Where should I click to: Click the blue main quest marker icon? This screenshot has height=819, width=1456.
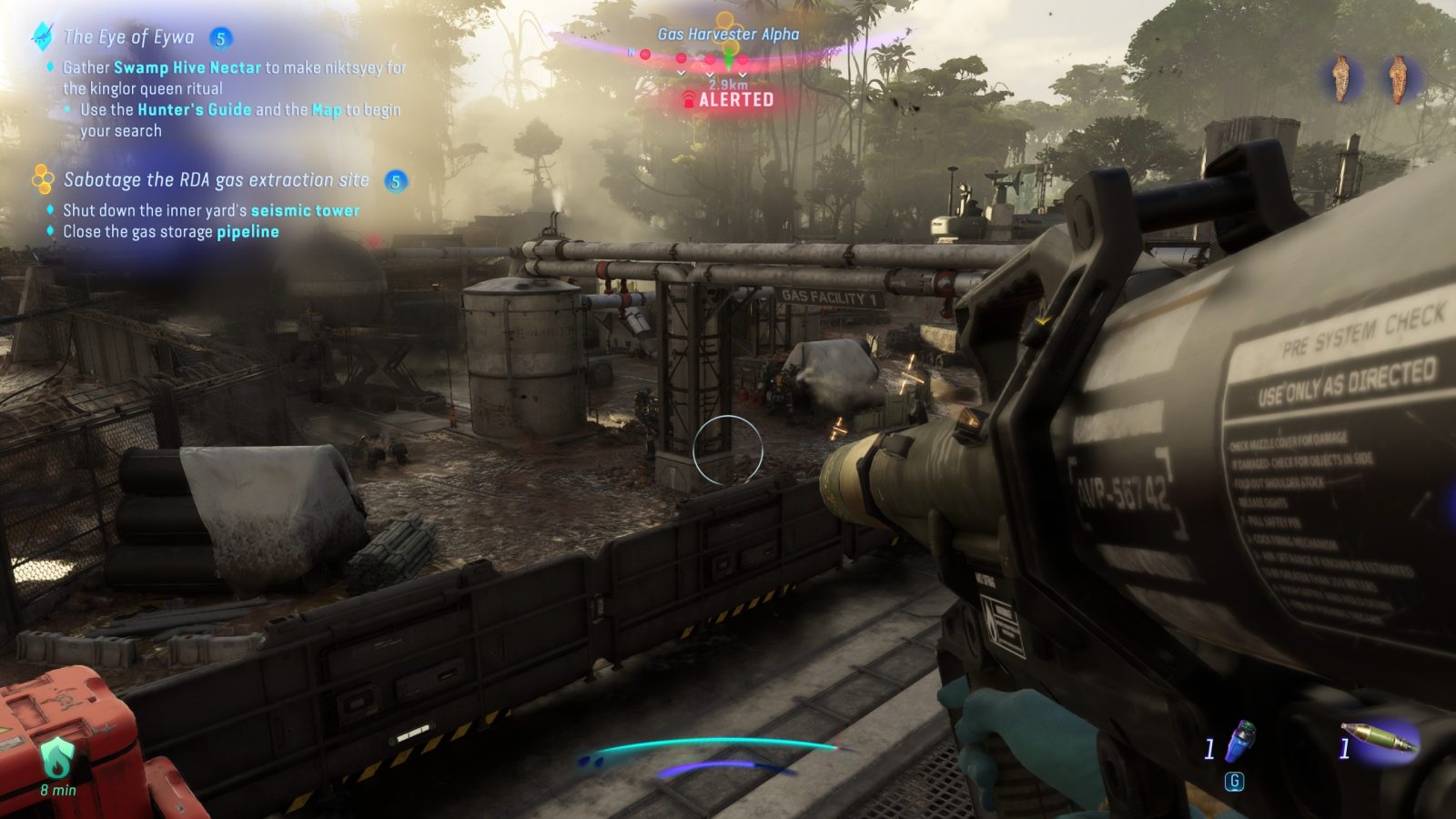[x=42, y=36]
